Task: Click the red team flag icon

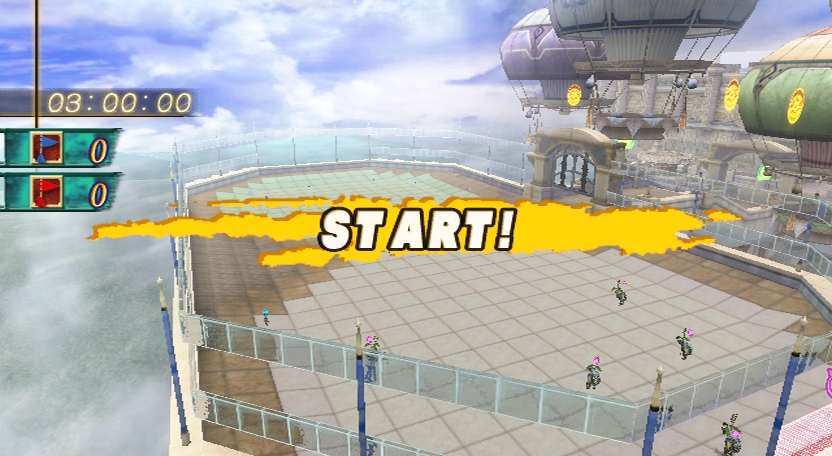Action: [46, 190]
